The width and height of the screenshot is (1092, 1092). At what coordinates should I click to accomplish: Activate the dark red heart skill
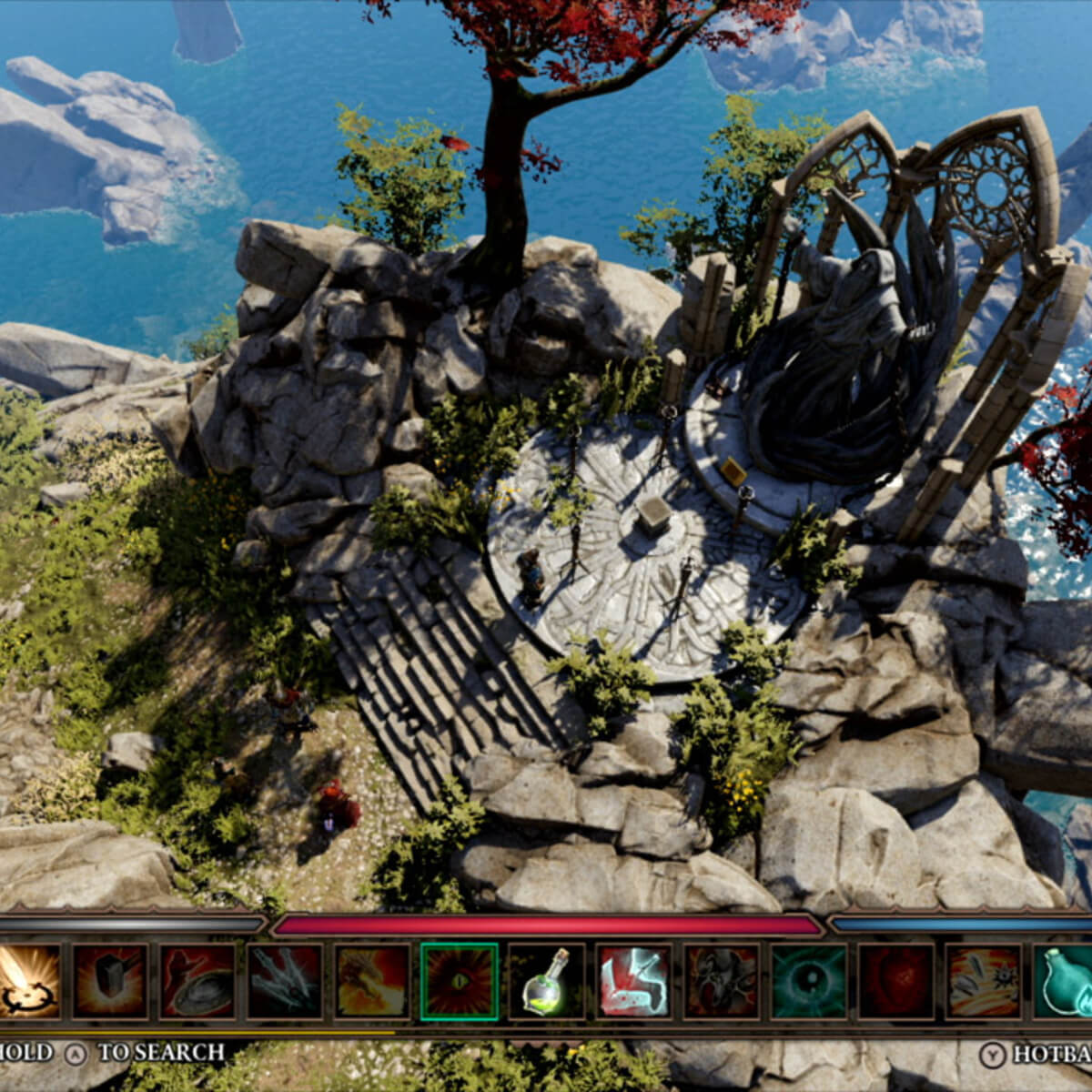[896, 980]
